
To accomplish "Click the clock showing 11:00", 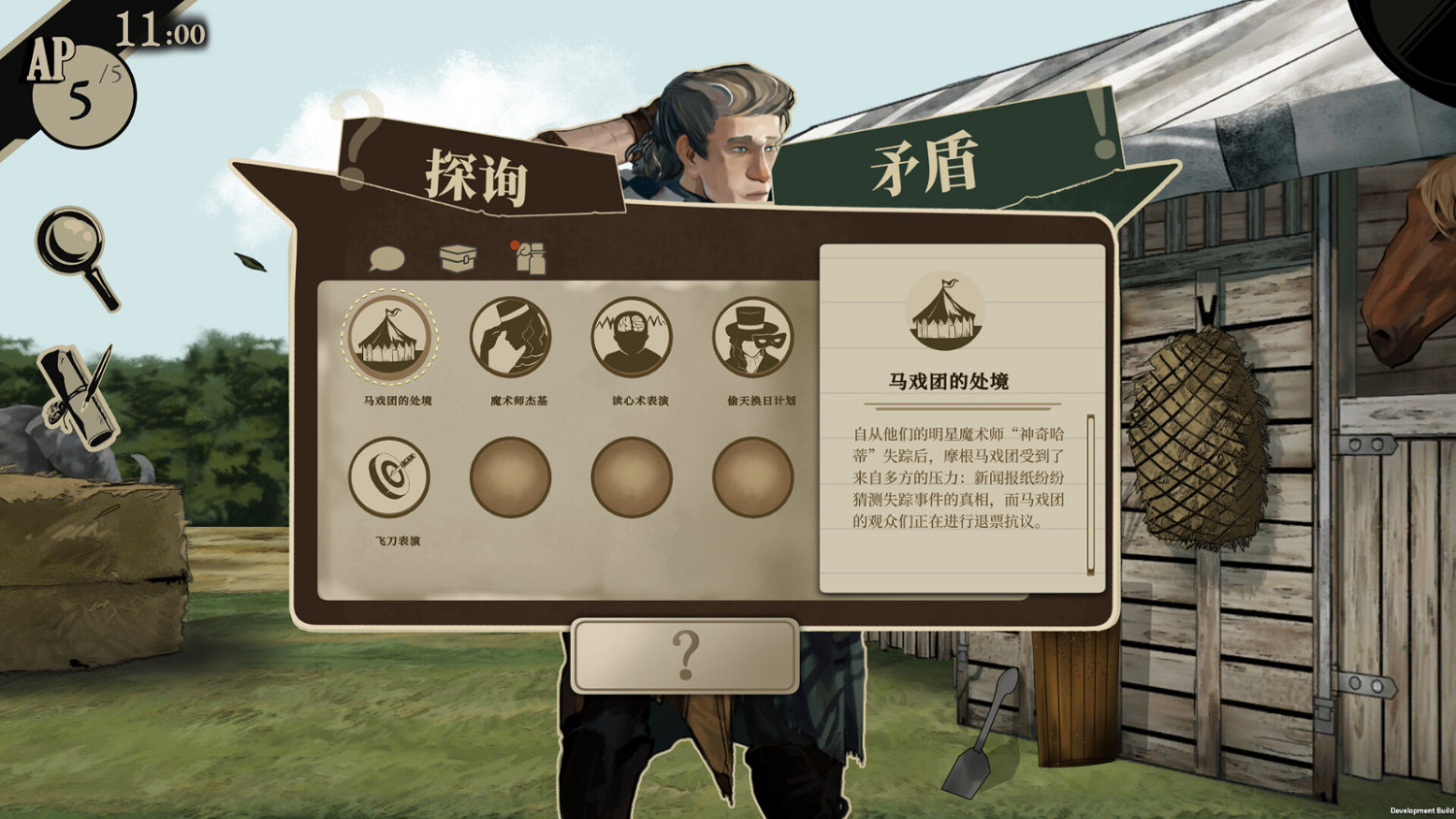I will pos(158,31).
